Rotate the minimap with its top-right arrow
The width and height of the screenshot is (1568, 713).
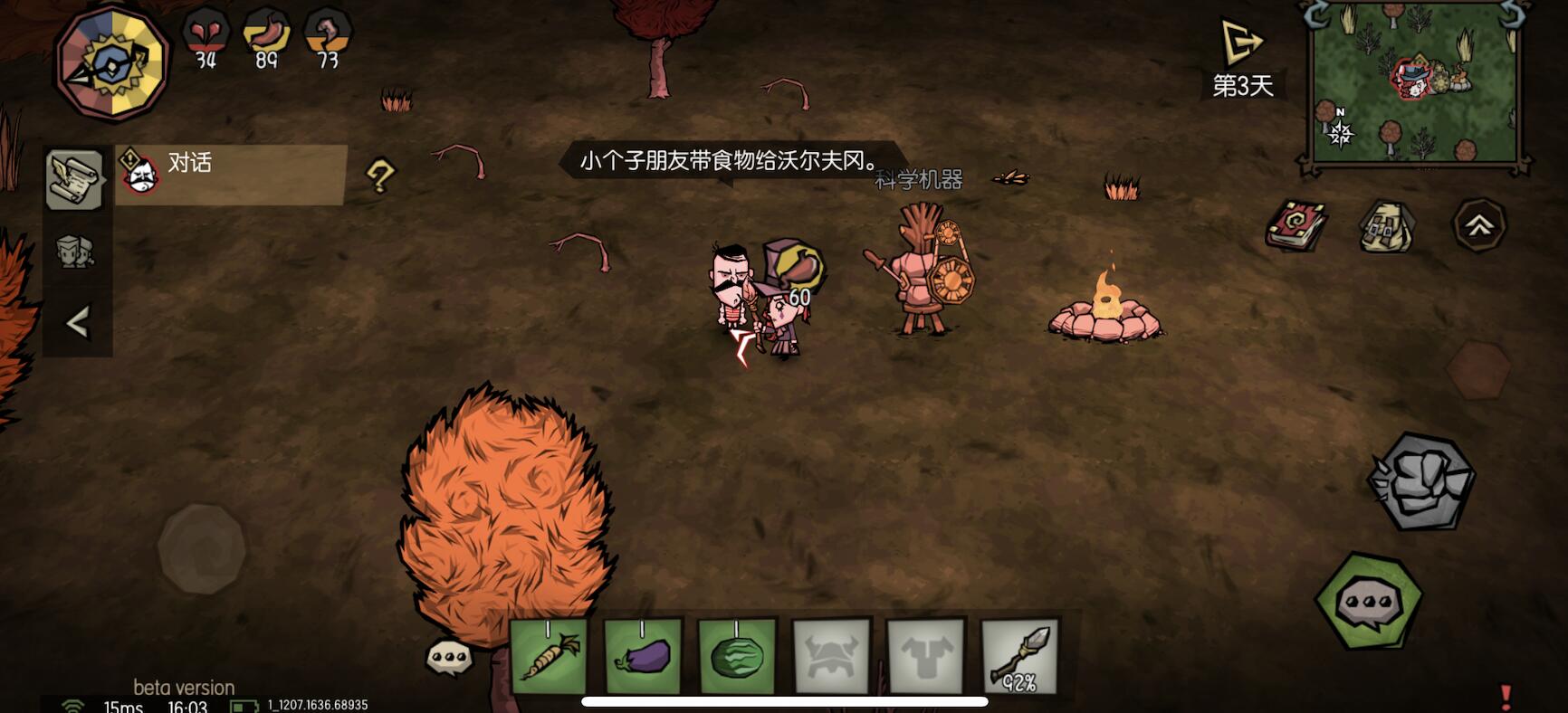[1510, 14]
